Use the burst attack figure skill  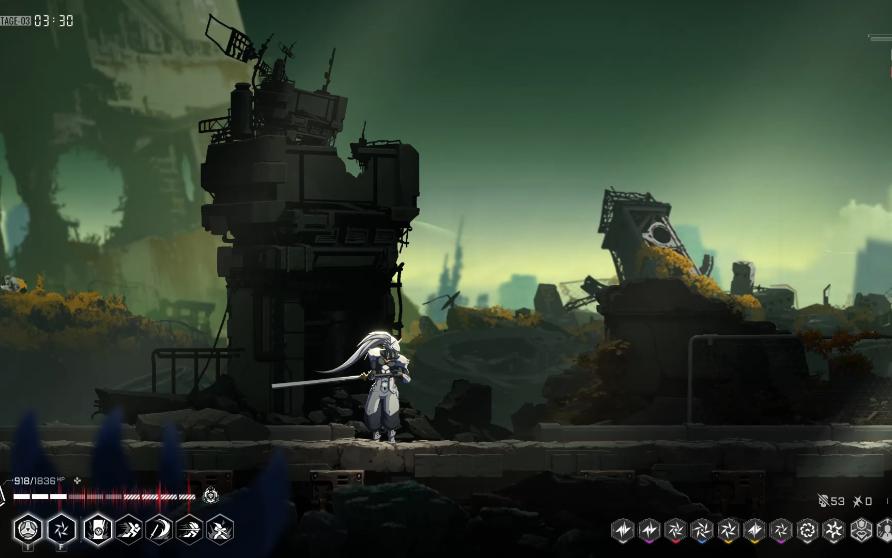[x=220, y=529]
